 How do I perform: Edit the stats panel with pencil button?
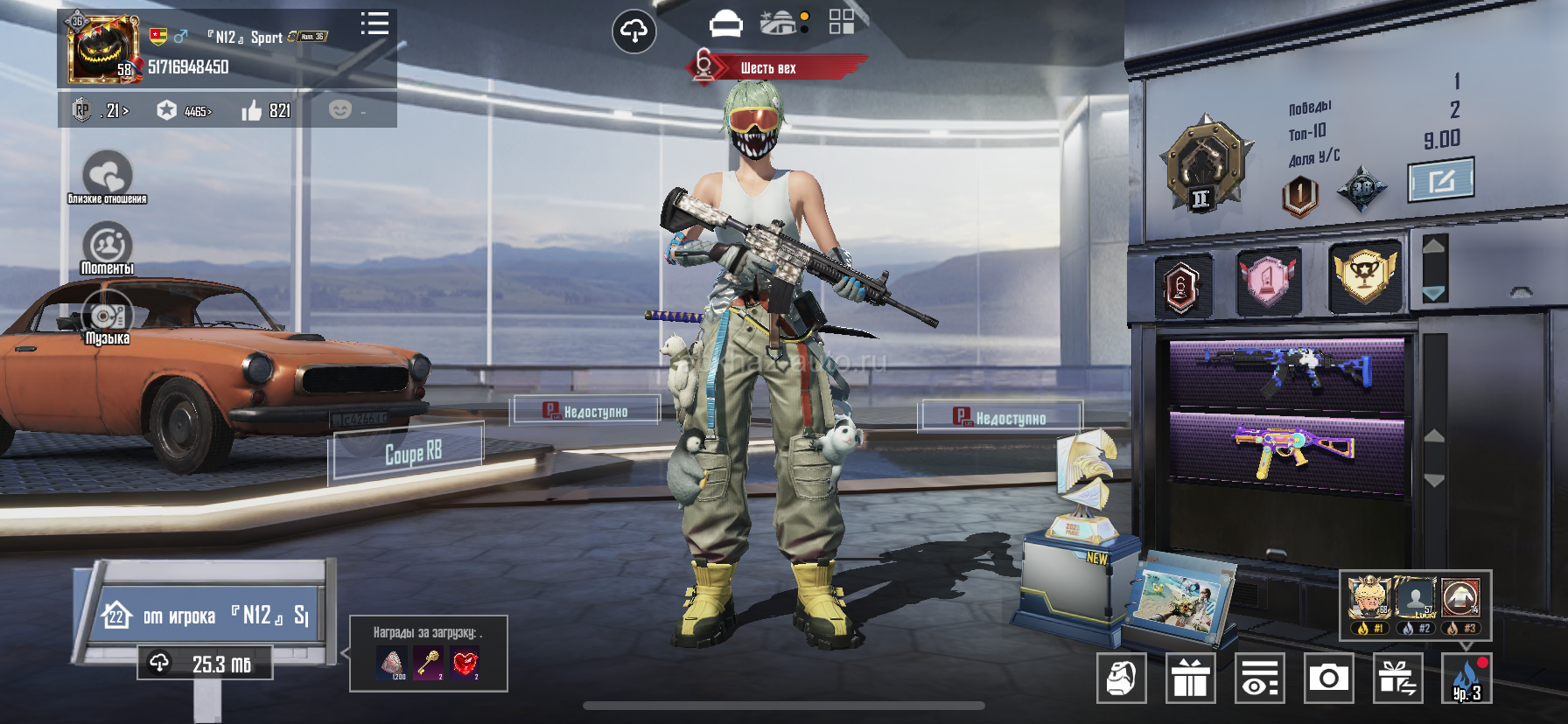coord(1440,180)
